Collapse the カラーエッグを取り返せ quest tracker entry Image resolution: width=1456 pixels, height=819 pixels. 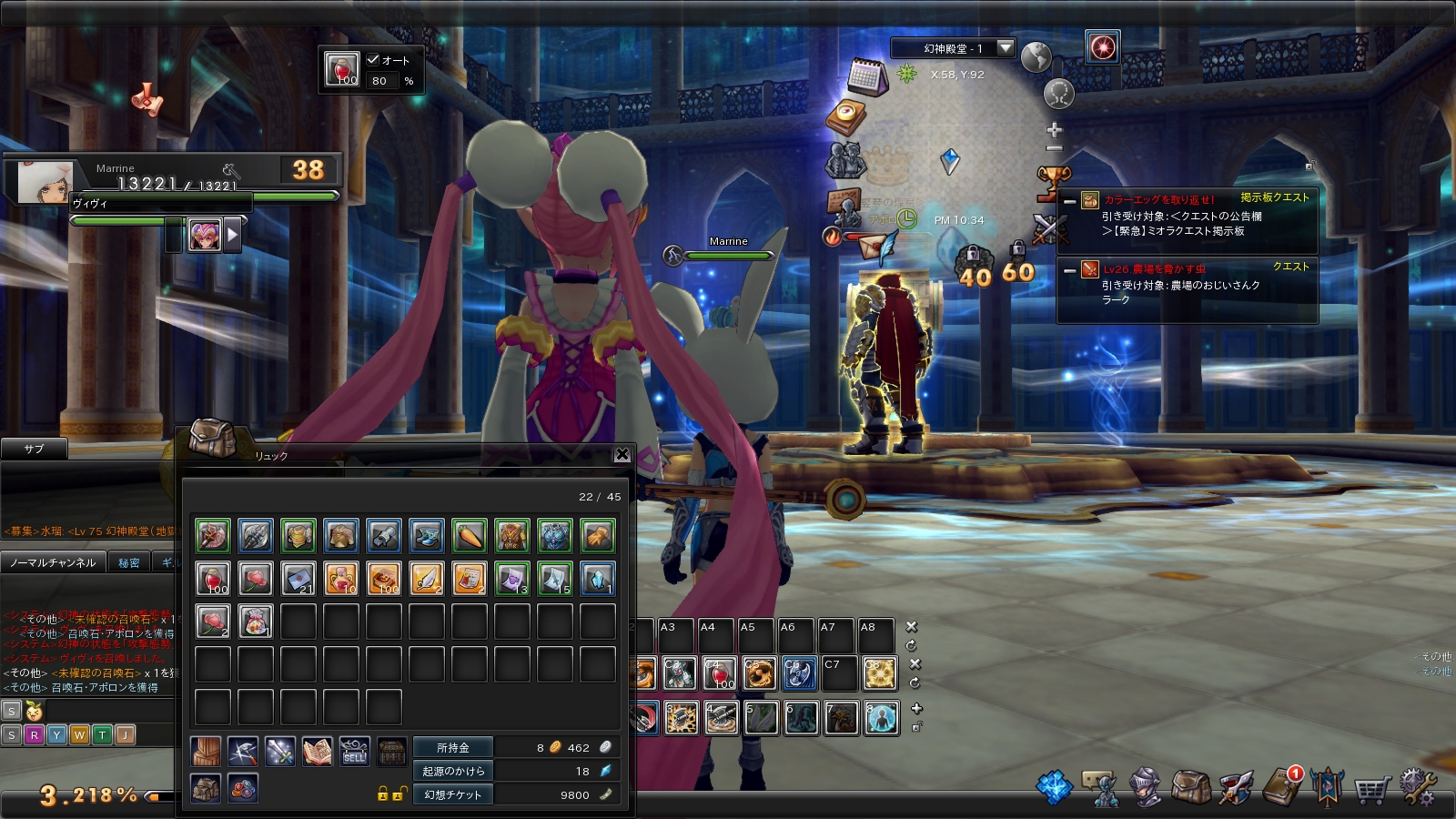1070,201
